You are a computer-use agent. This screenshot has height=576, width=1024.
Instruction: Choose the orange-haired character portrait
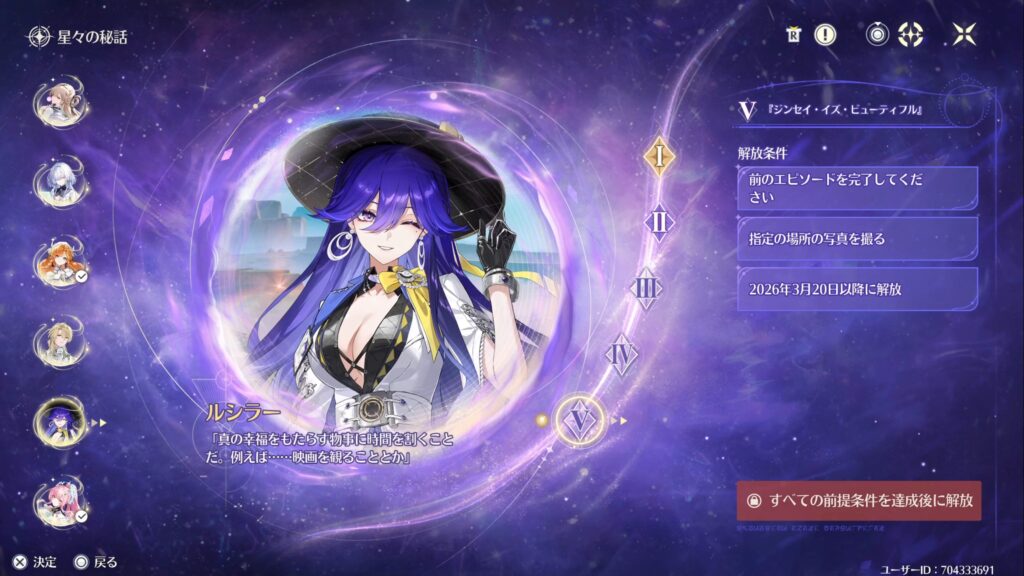pyautogui.click(x=61, y=260)
